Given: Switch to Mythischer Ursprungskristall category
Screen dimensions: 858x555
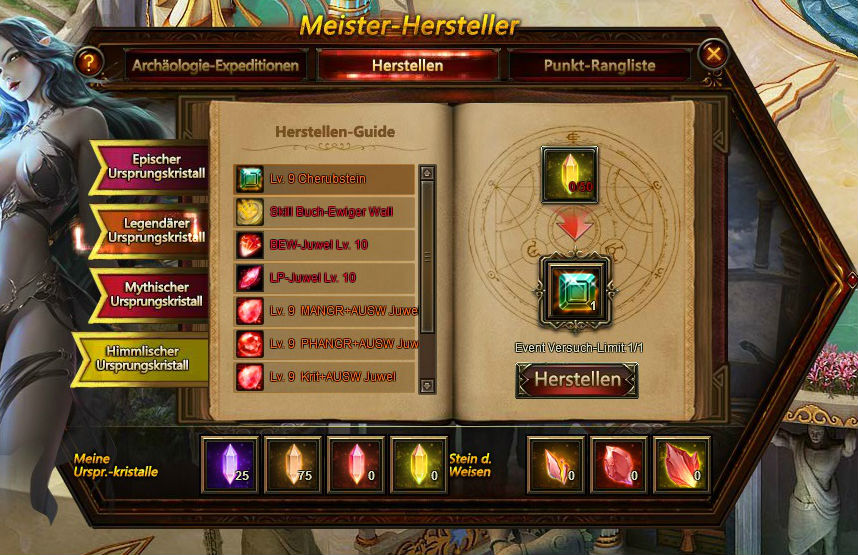Looking at the screenshot, I should (153, 294).
